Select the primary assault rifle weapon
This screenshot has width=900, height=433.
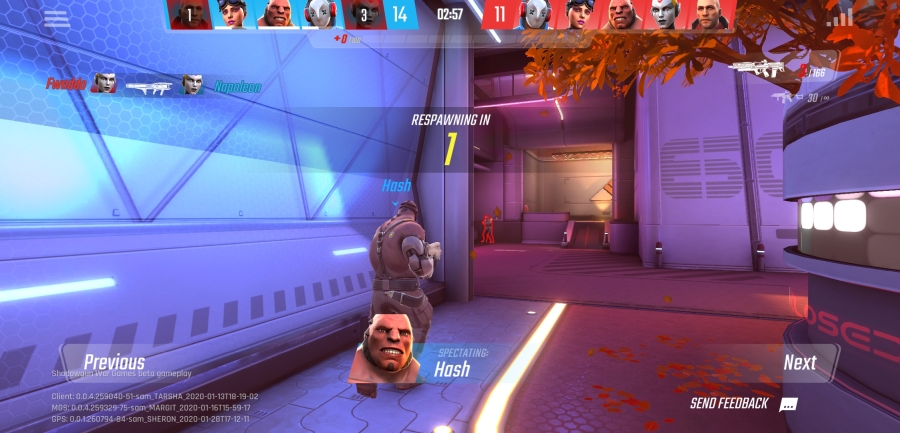pos(755,68)
